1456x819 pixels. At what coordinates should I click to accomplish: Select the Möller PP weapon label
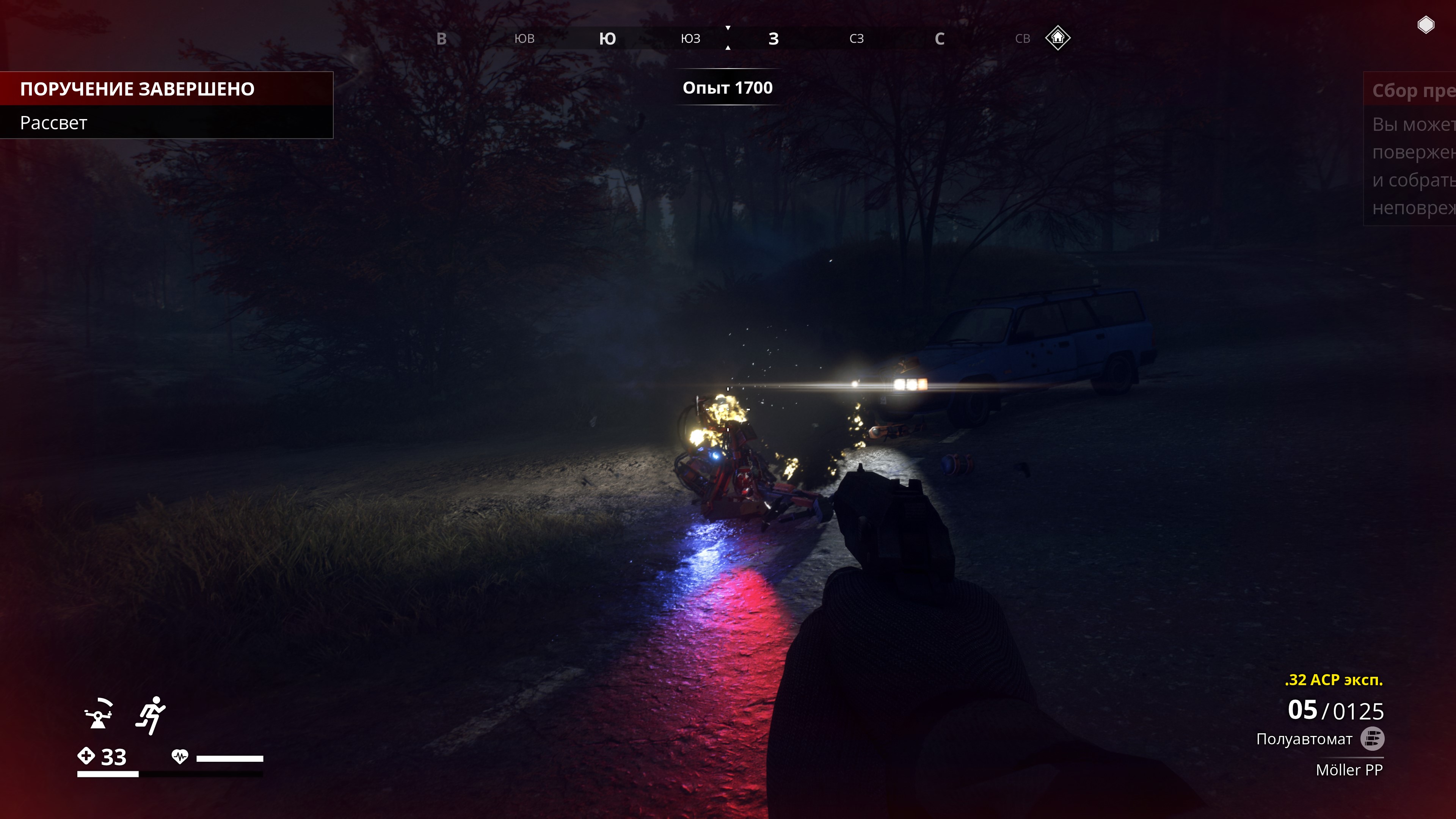(1349, 770)
